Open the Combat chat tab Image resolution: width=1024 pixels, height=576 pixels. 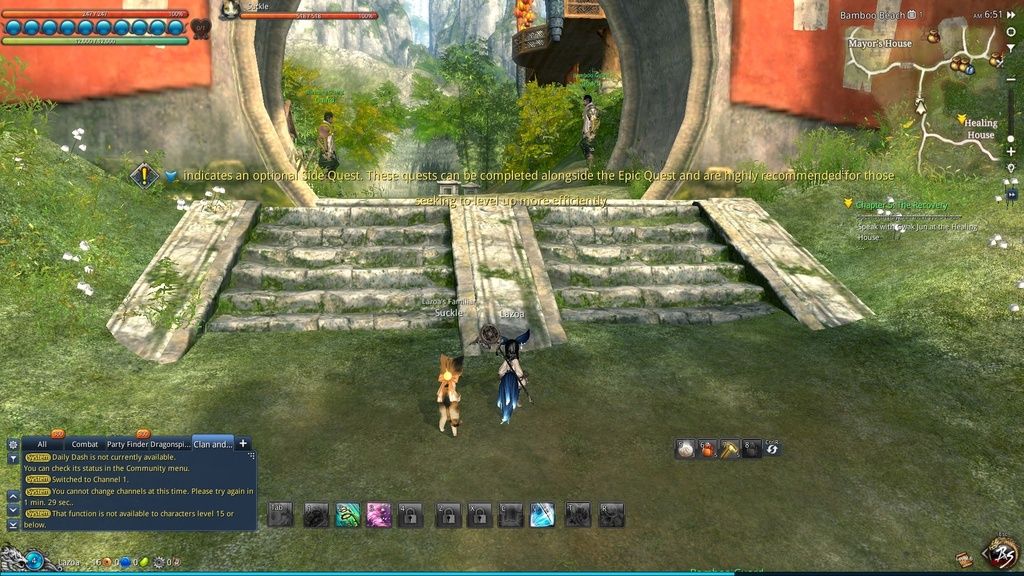tap(85, 444)
